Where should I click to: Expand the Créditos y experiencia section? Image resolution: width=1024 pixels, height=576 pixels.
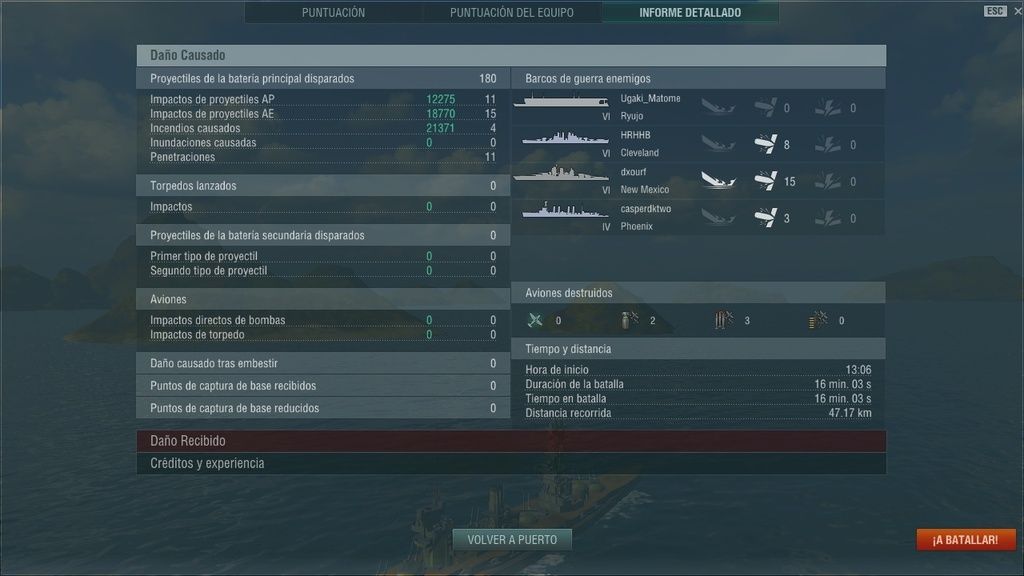(510, 464)
